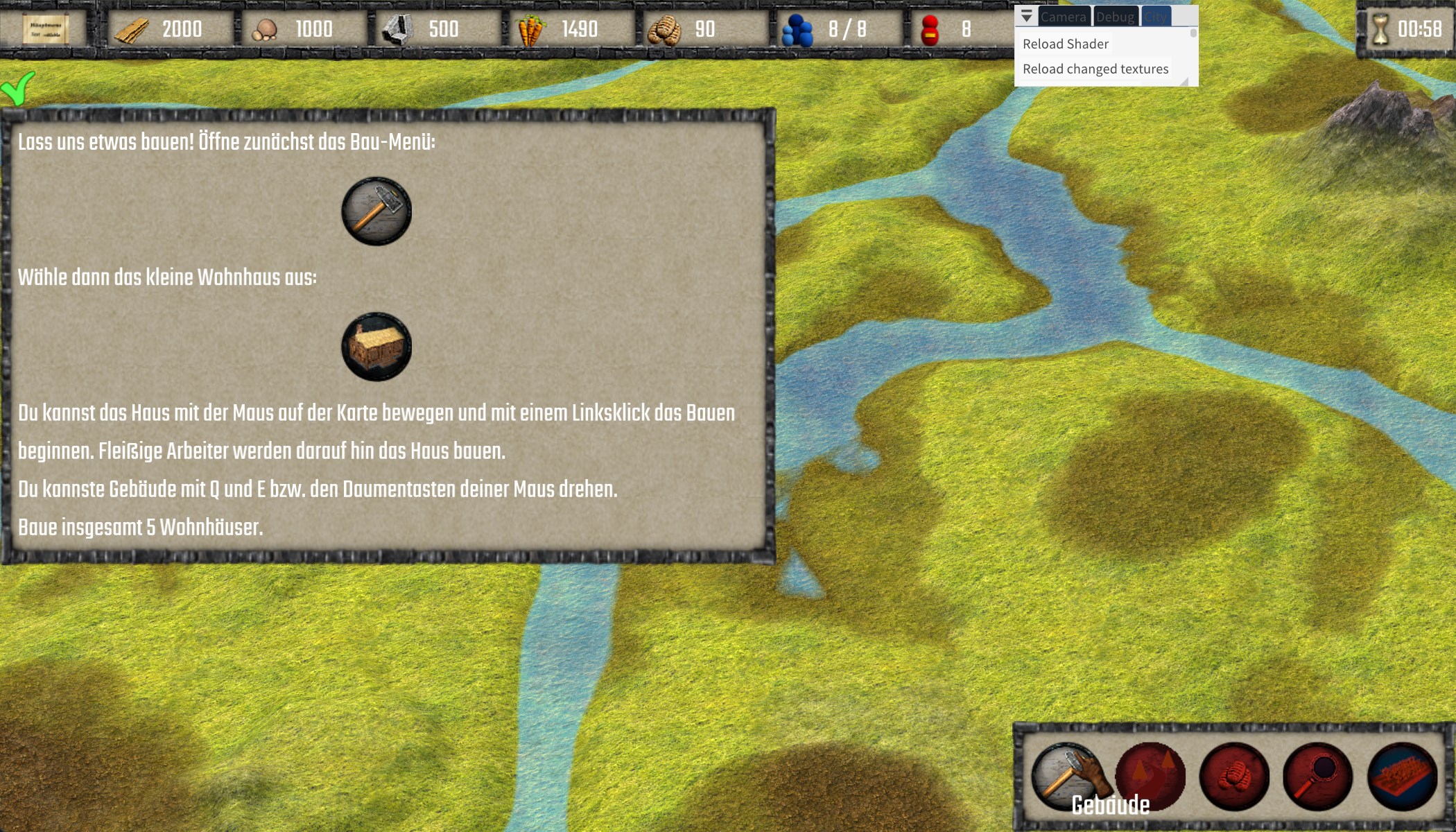
Task: Open the Gebäude build menu hammer icon
Action: (1066, 776)
